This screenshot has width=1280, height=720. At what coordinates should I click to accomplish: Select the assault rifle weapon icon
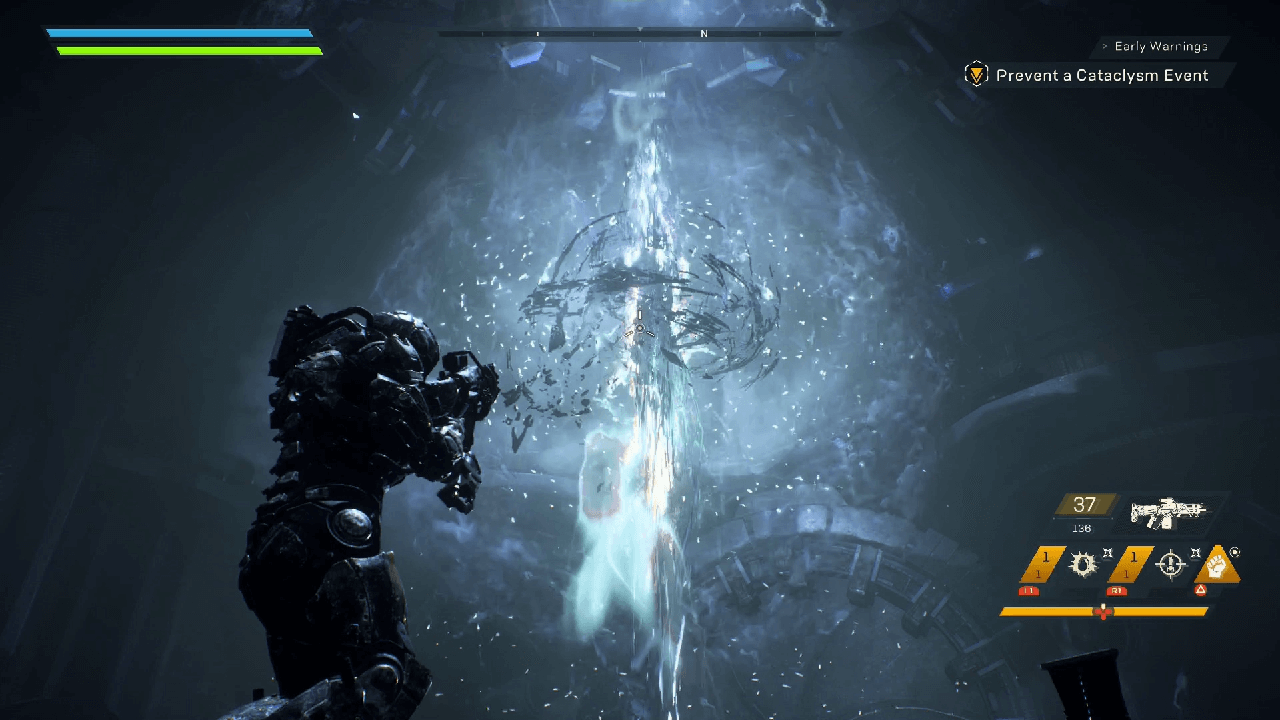click(x=1167, y=512)
